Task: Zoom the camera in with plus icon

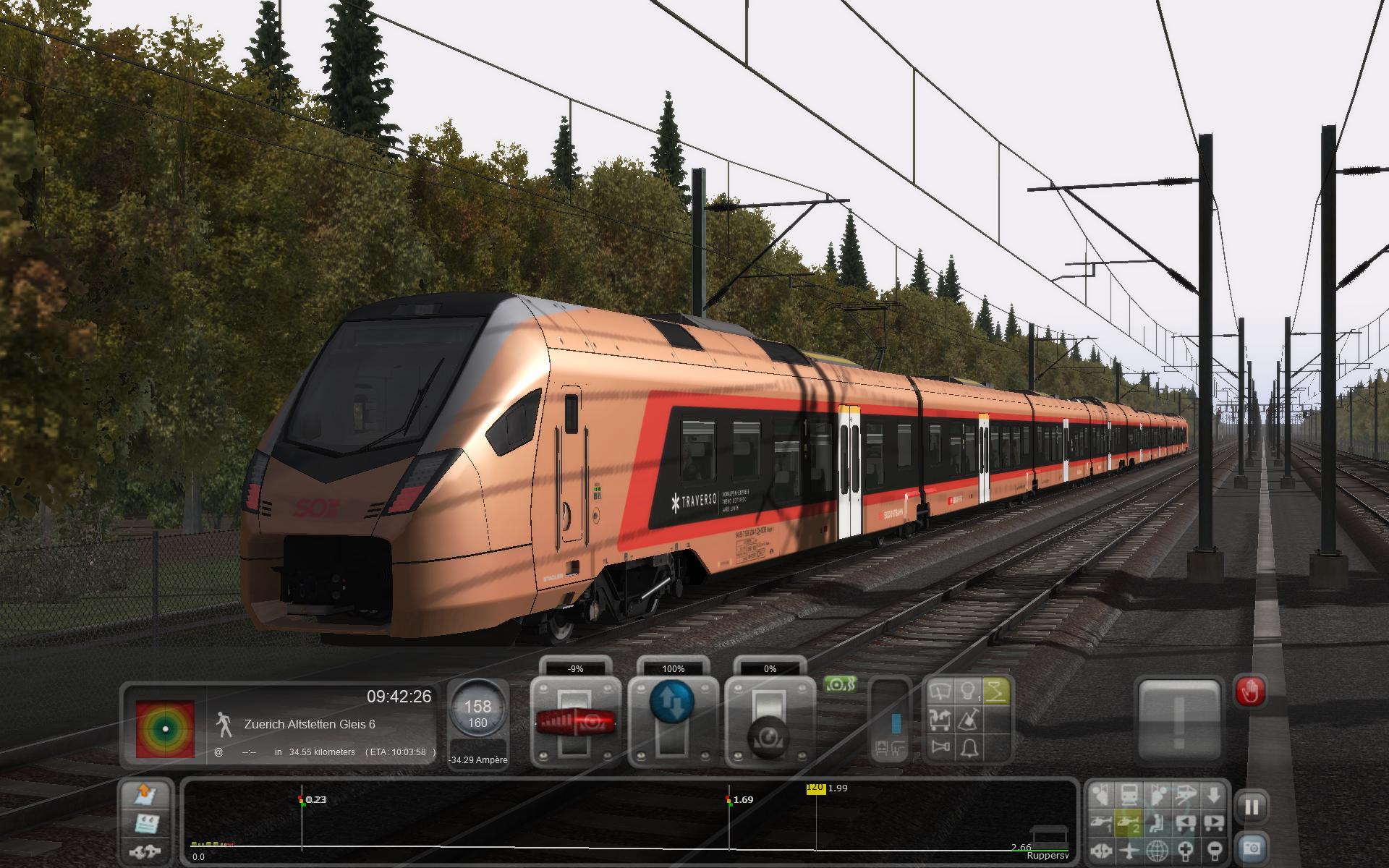Action: tap(1186, 849)
